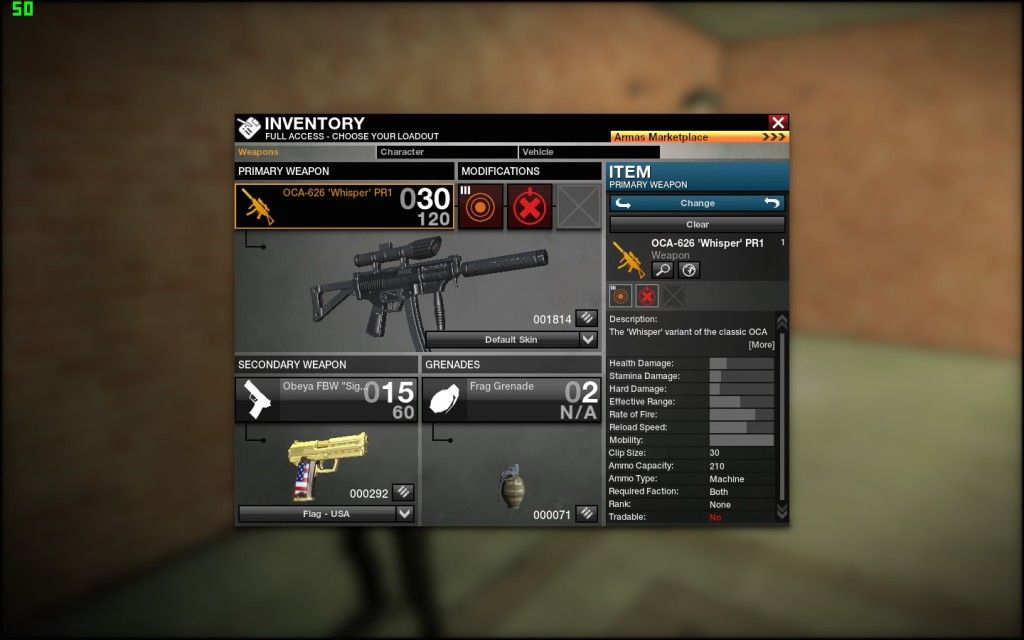1024x640 pixels.
Task: Switch to the Vehicle tab
Action: pyautogui.click(x=587, y=152)
